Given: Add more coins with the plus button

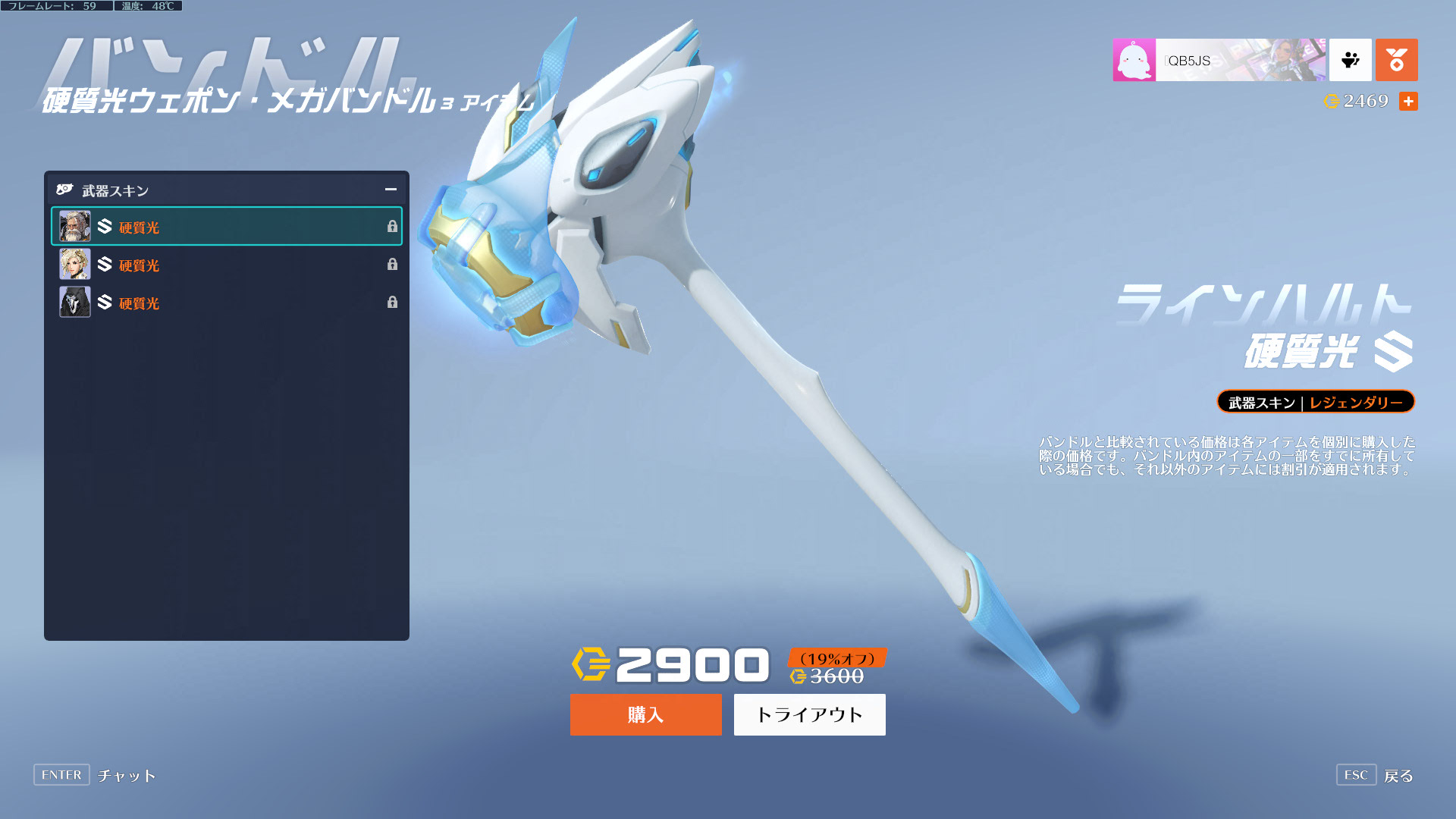Looking at the screenshot, I should tap(1408, 102).
